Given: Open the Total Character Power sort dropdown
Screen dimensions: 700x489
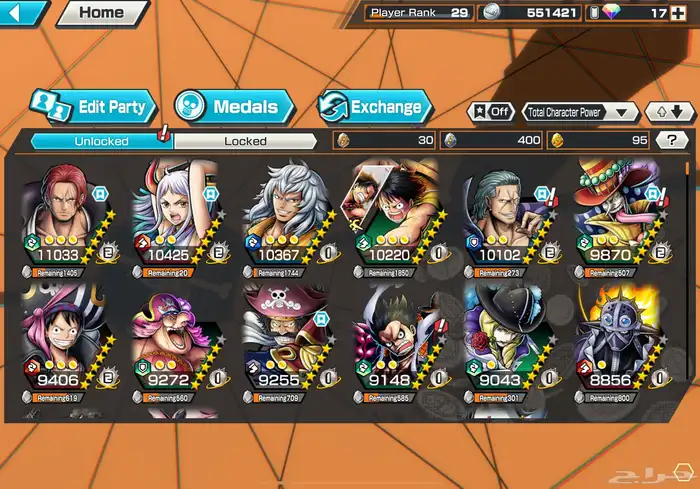Looking at the screenshot, I should (x=581, y=112).
